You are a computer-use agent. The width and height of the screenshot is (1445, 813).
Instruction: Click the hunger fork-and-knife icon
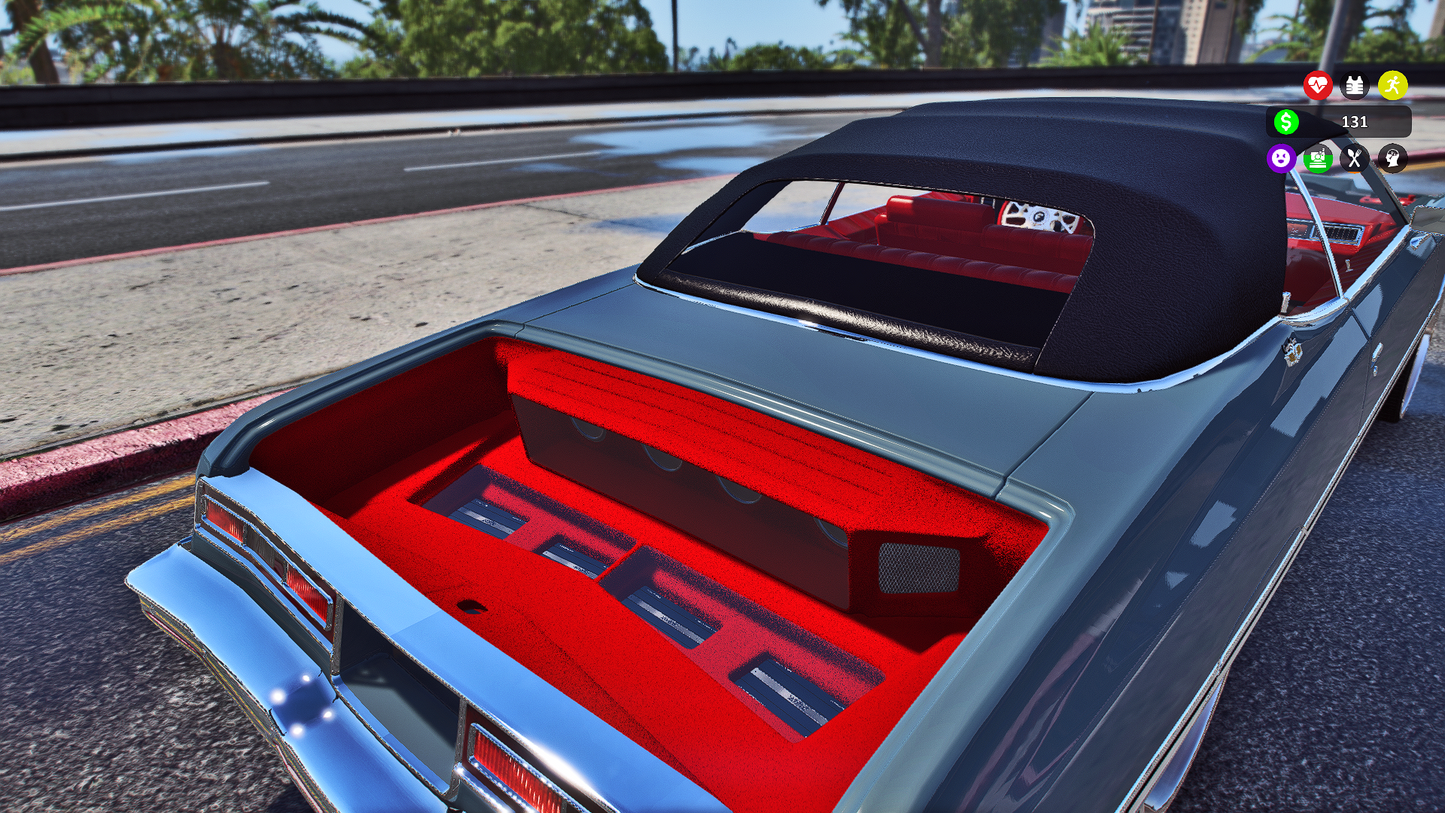point(1355,158)
